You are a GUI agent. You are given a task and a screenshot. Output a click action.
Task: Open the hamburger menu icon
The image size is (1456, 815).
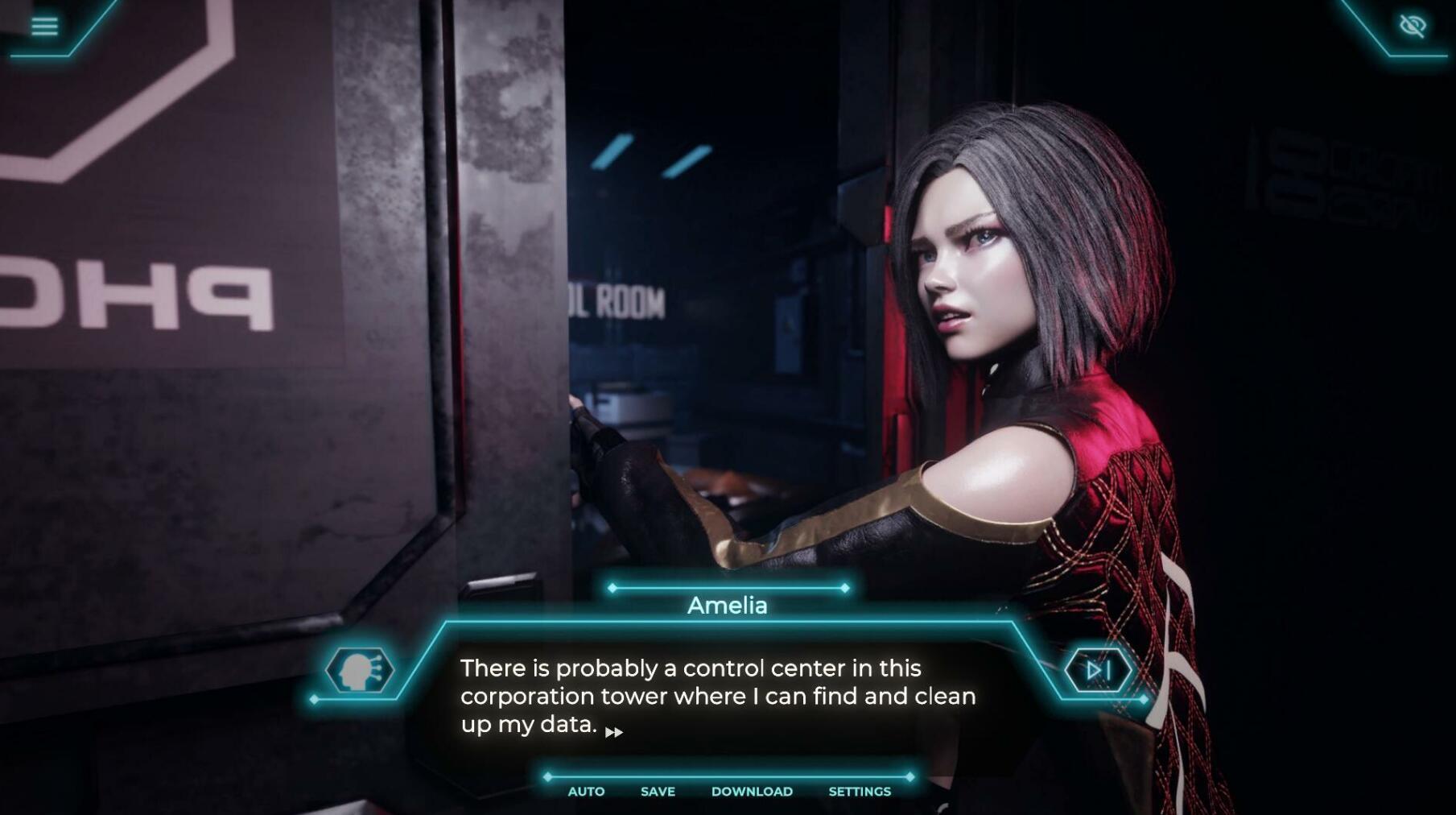44,26
